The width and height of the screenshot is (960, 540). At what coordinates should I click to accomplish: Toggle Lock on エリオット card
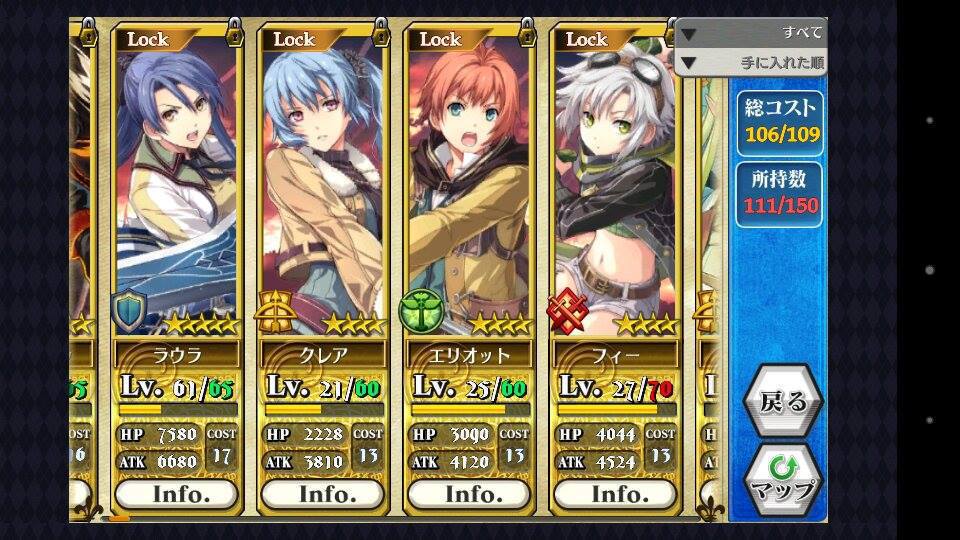click(x=440, y=39)
